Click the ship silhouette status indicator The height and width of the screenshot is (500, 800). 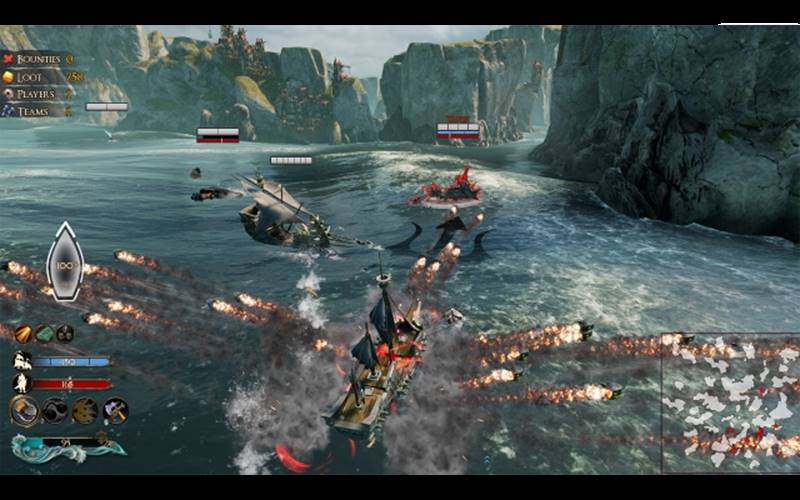pos(65,262)
